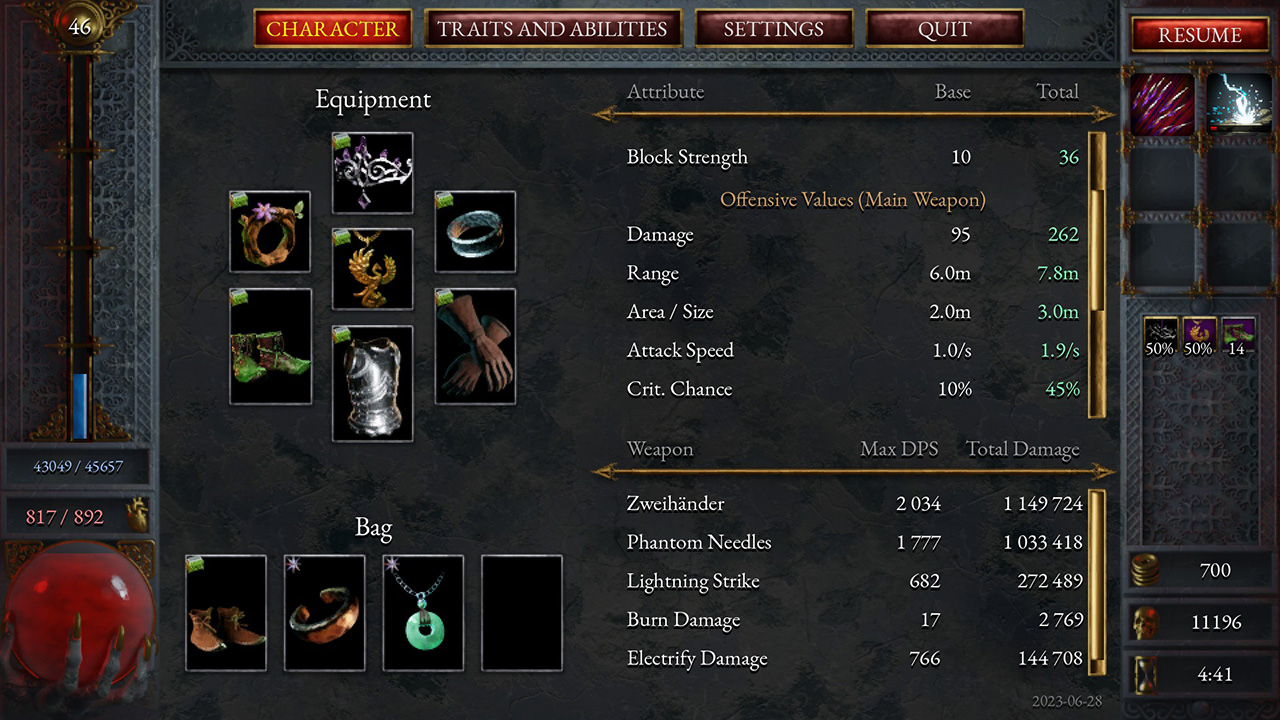
Task: Click the skull kill-count icon
Action: coord(1148,622)
